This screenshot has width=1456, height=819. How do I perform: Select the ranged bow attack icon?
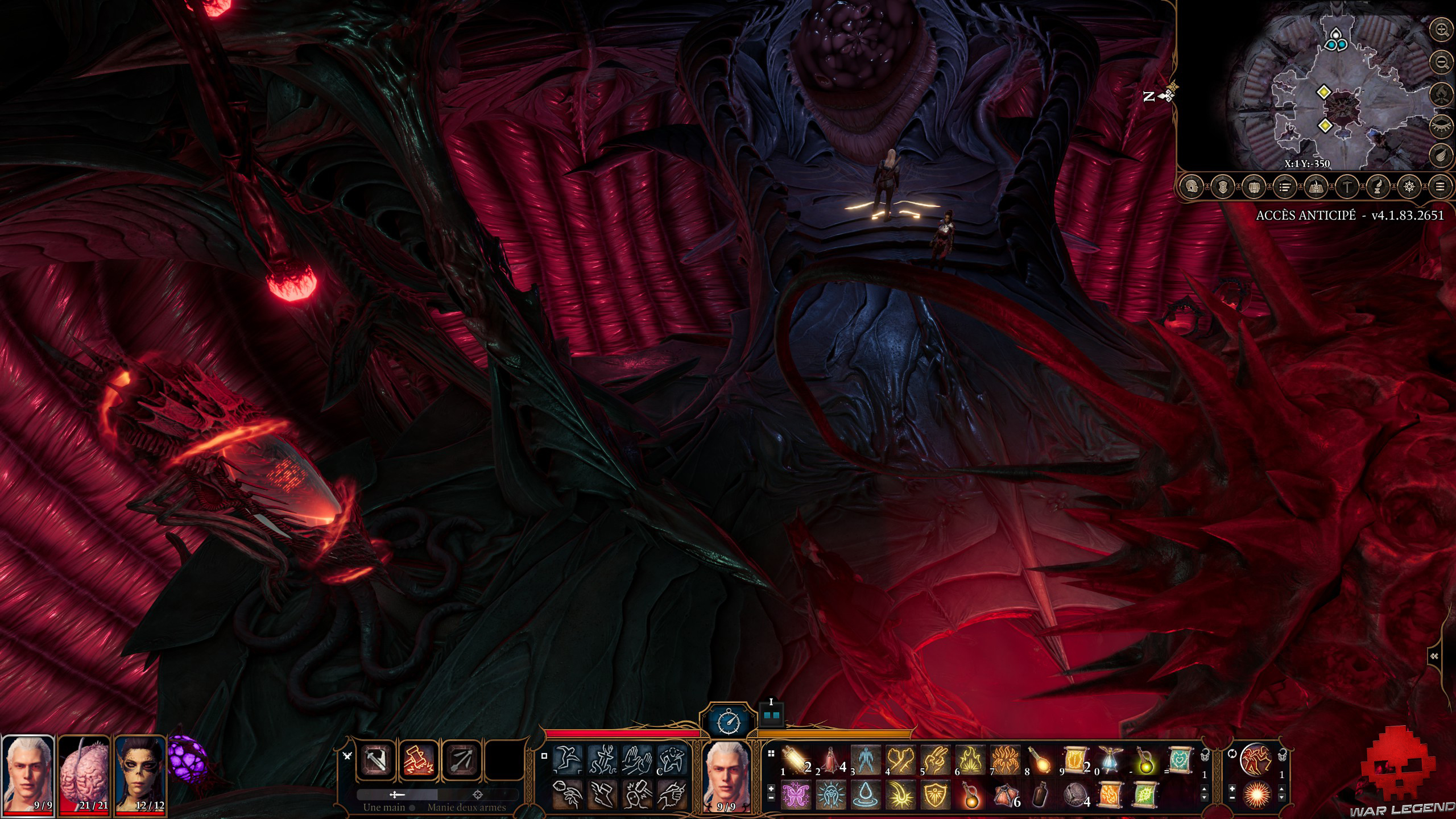pyautogui.click(x=460, y=760)
